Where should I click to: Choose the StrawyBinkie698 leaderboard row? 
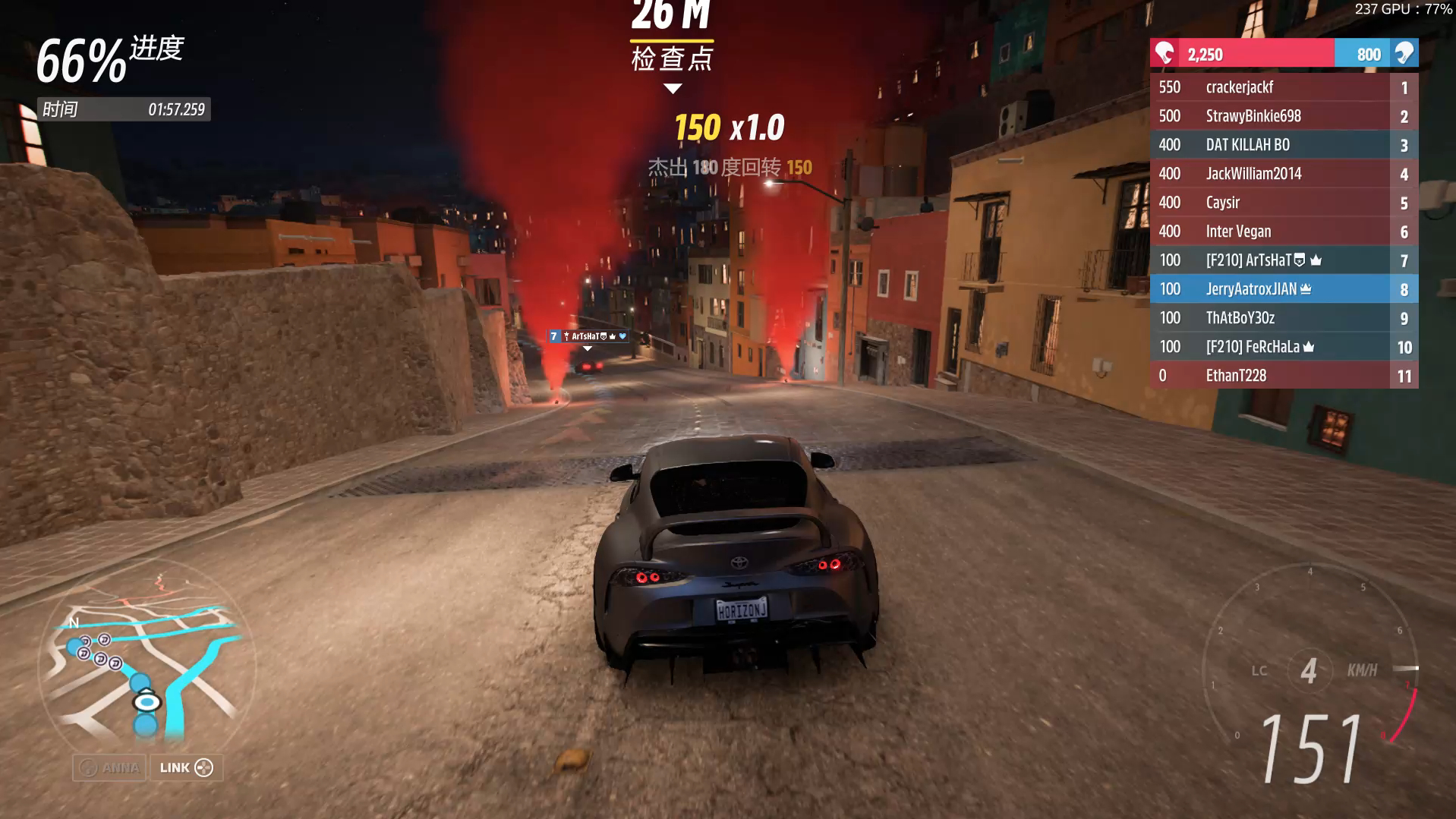click(1283, 116)
